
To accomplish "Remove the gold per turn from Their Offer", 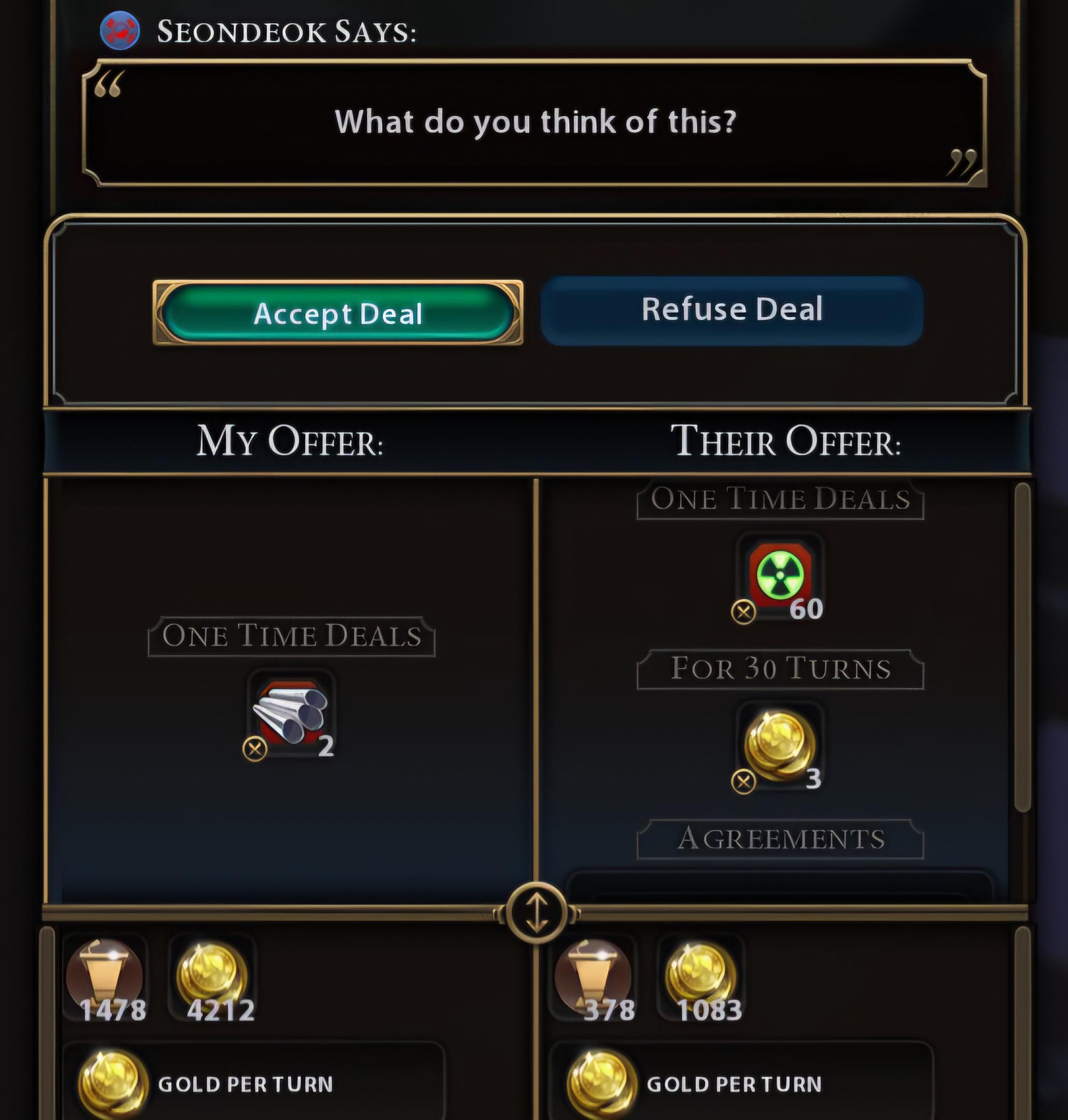I will point(745,781).
